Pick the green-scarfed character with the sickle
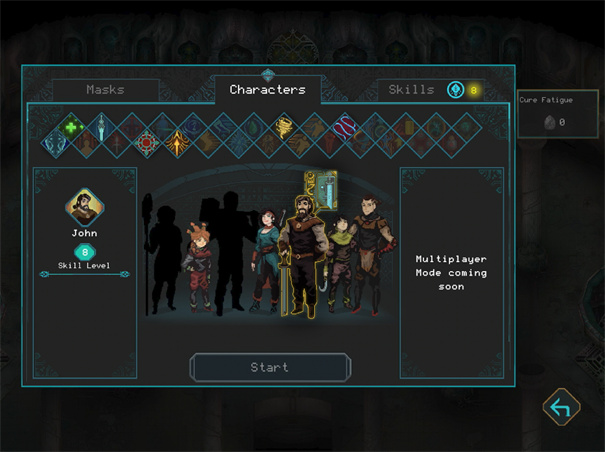This screenshot has height=452, width=605. pos(340,262)
